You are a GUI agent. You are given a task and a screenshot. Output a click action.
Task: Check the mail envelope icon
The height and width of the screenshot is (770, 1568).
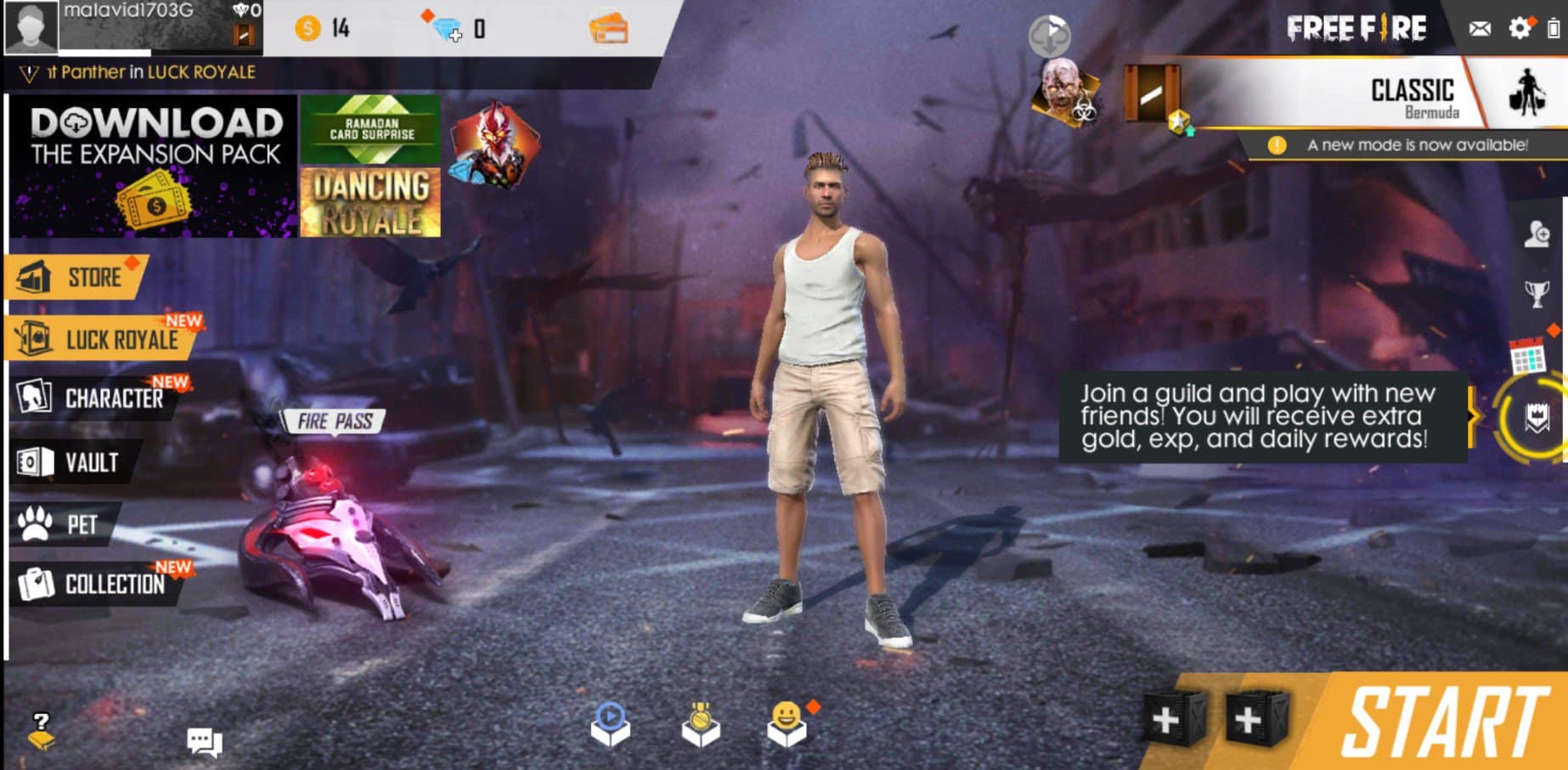[1480, 29]
